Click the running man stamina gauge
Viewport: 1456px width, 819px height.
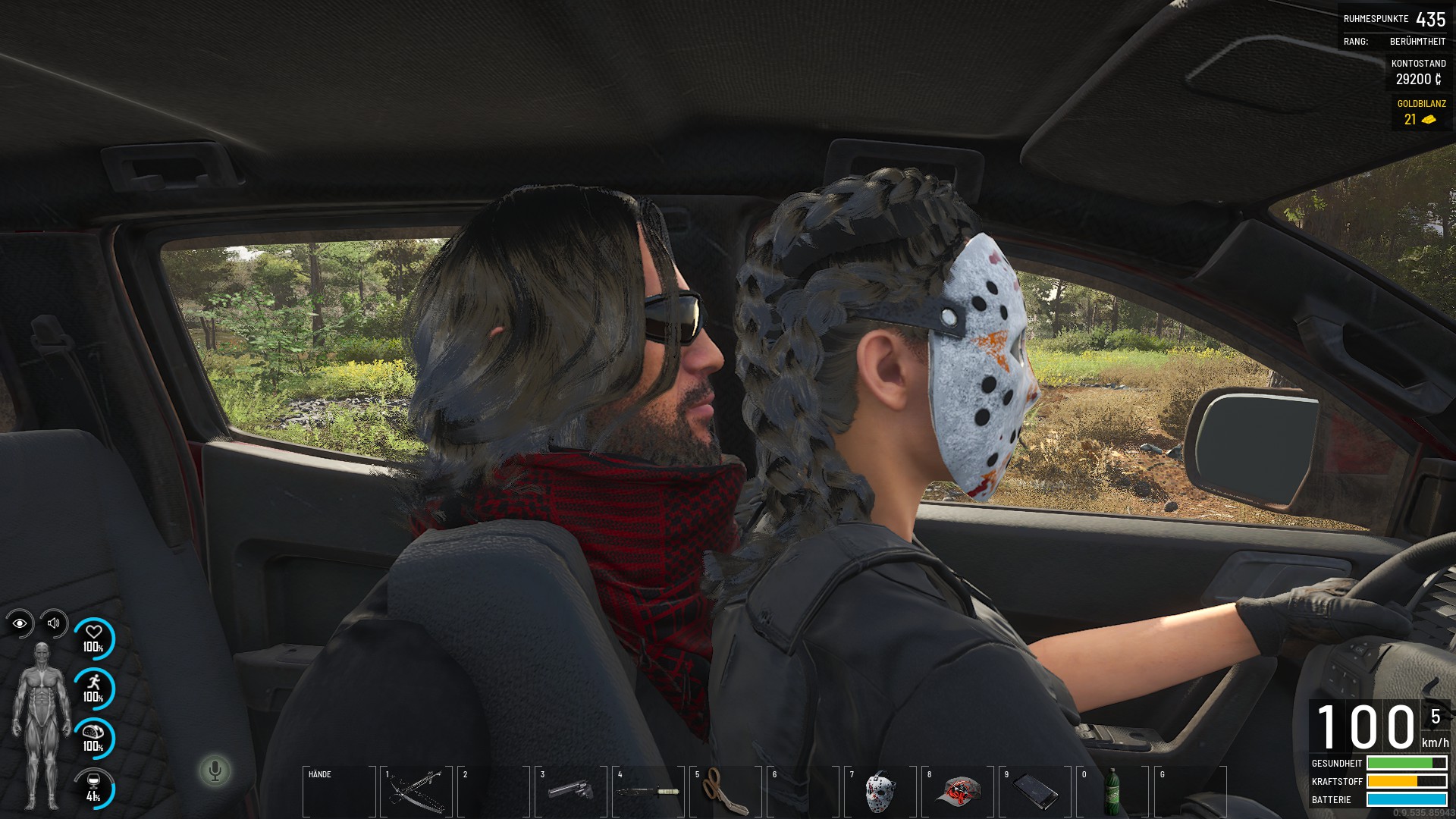(93, 689)
